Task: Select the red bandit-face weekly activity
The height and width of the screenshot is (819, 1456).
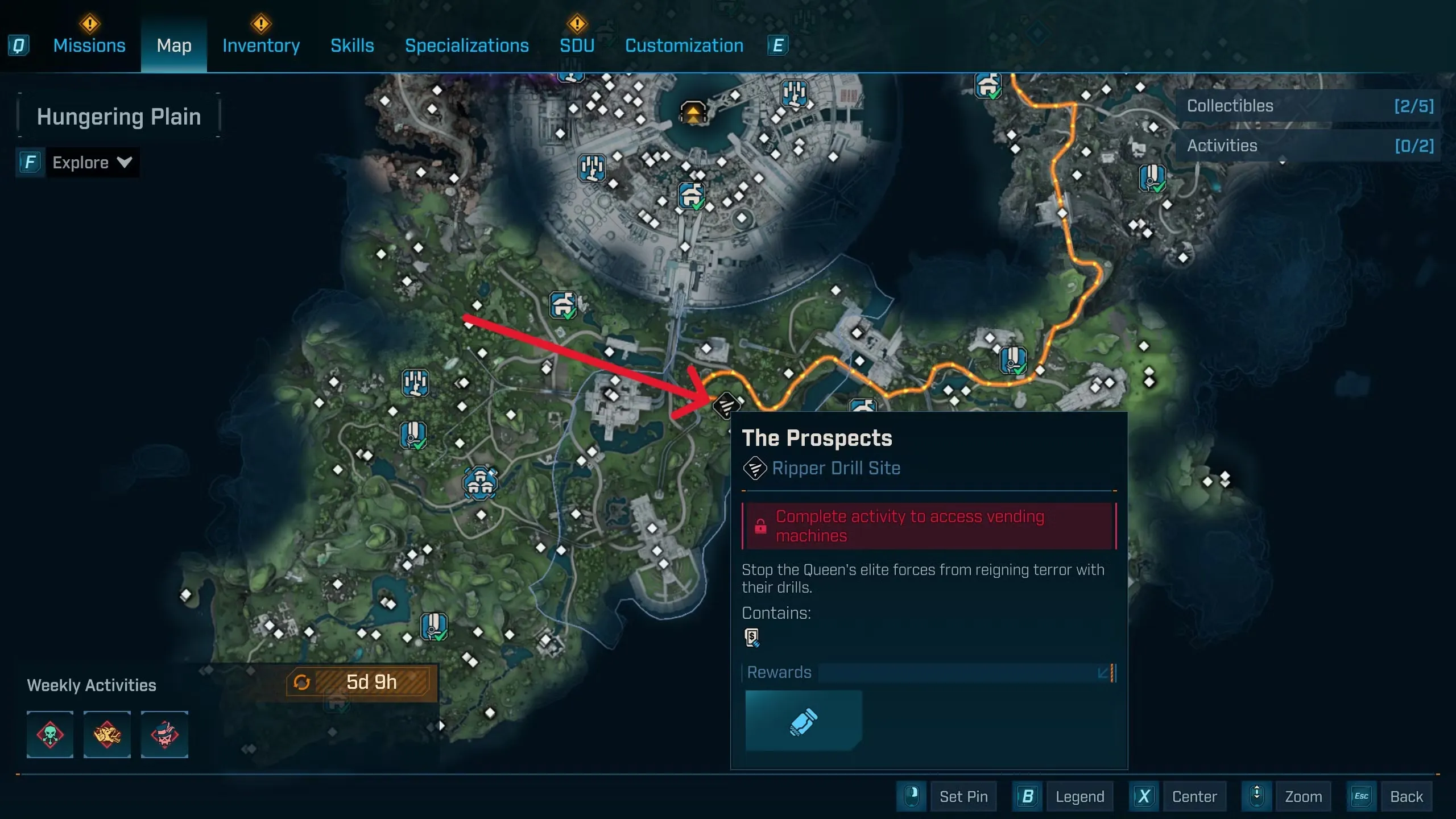Action: 164,734
